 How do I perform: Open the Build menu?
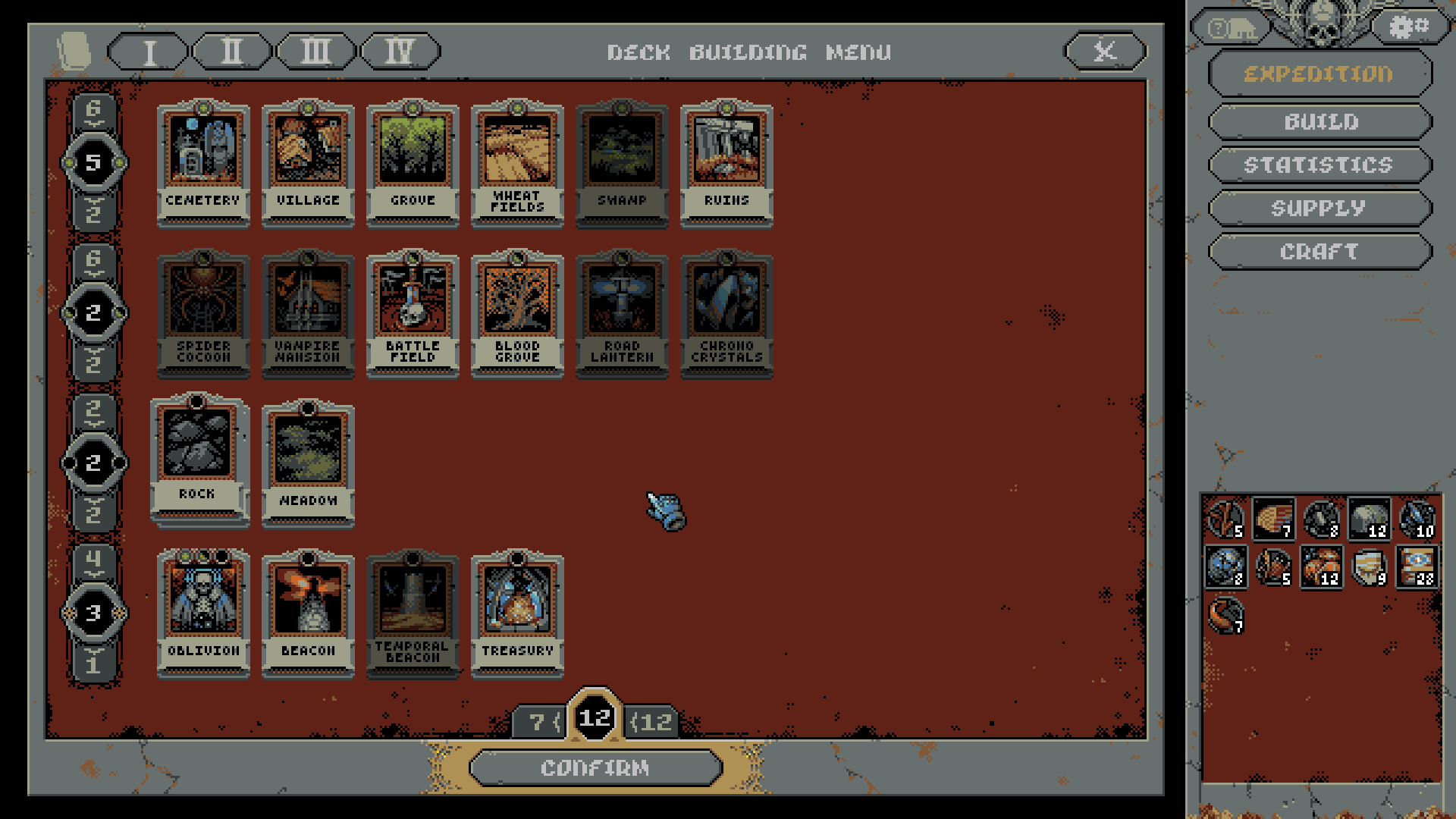point(1320,121)
